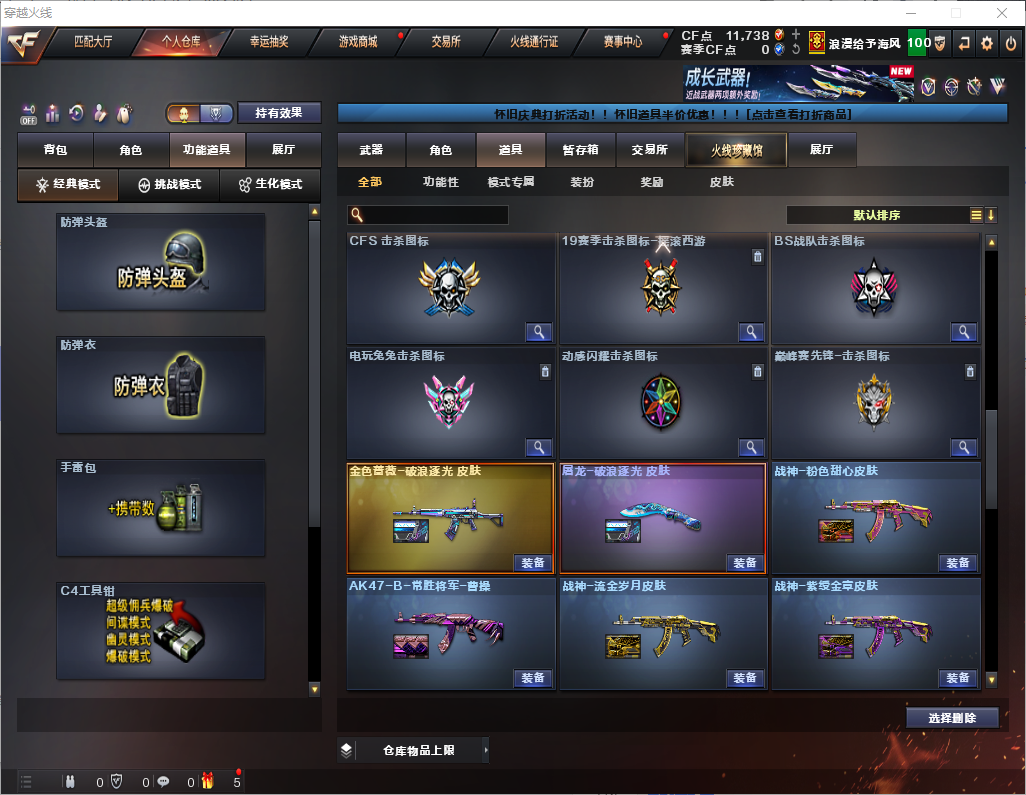Equip the 金色蔷薇-破浪逐光 skin
1026x795 pixels.
pos(534,563)
